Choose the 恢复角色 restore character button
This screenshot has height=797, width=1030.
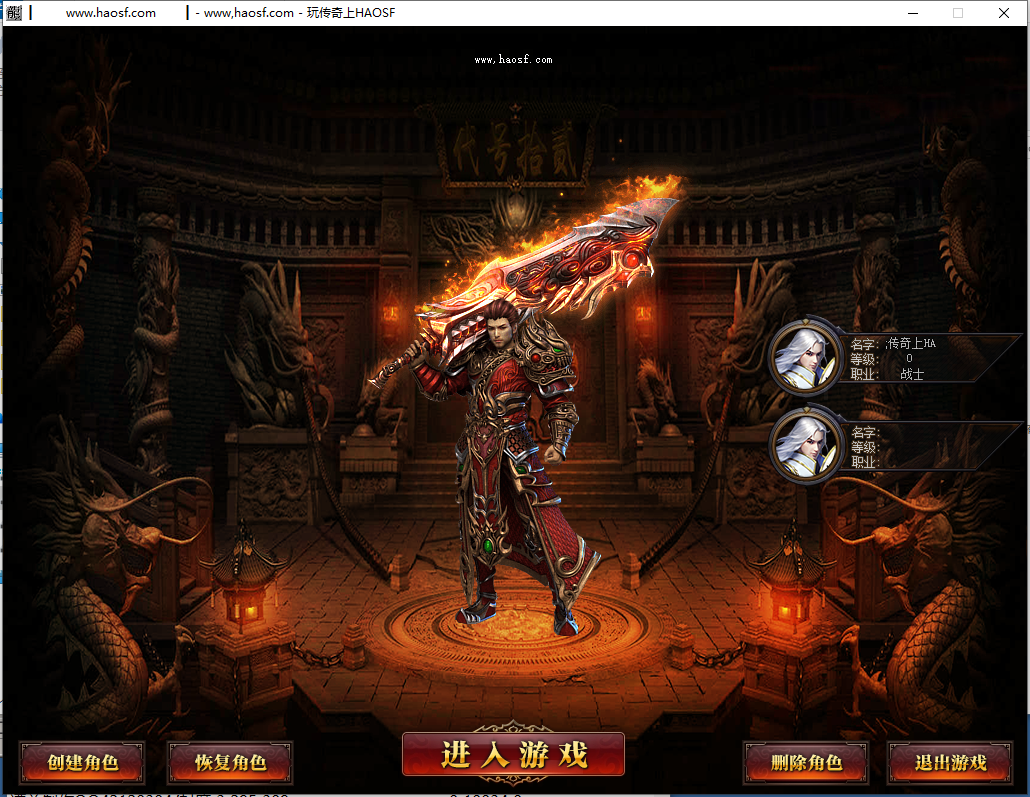coord(230,763)
